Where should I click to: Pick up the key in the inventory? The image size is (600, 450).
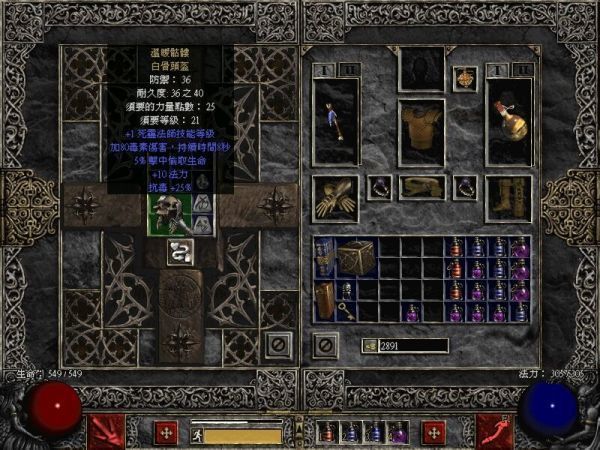pos(346,311)
